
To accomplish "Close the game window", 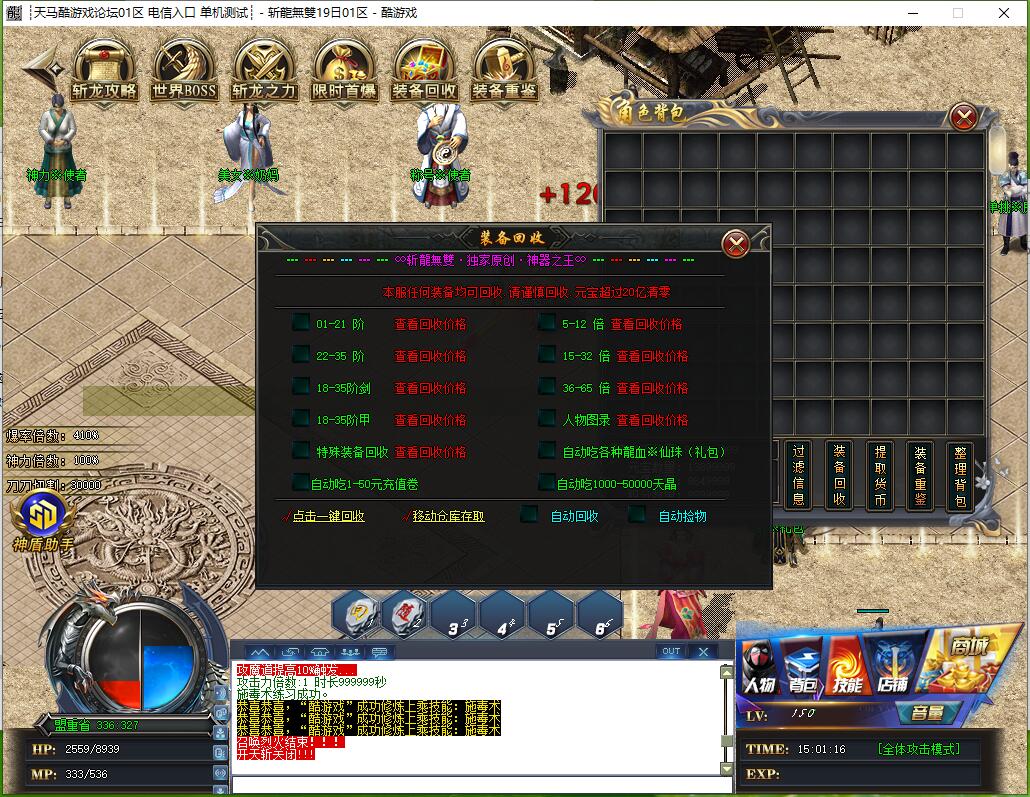I will pos(1005,13).
